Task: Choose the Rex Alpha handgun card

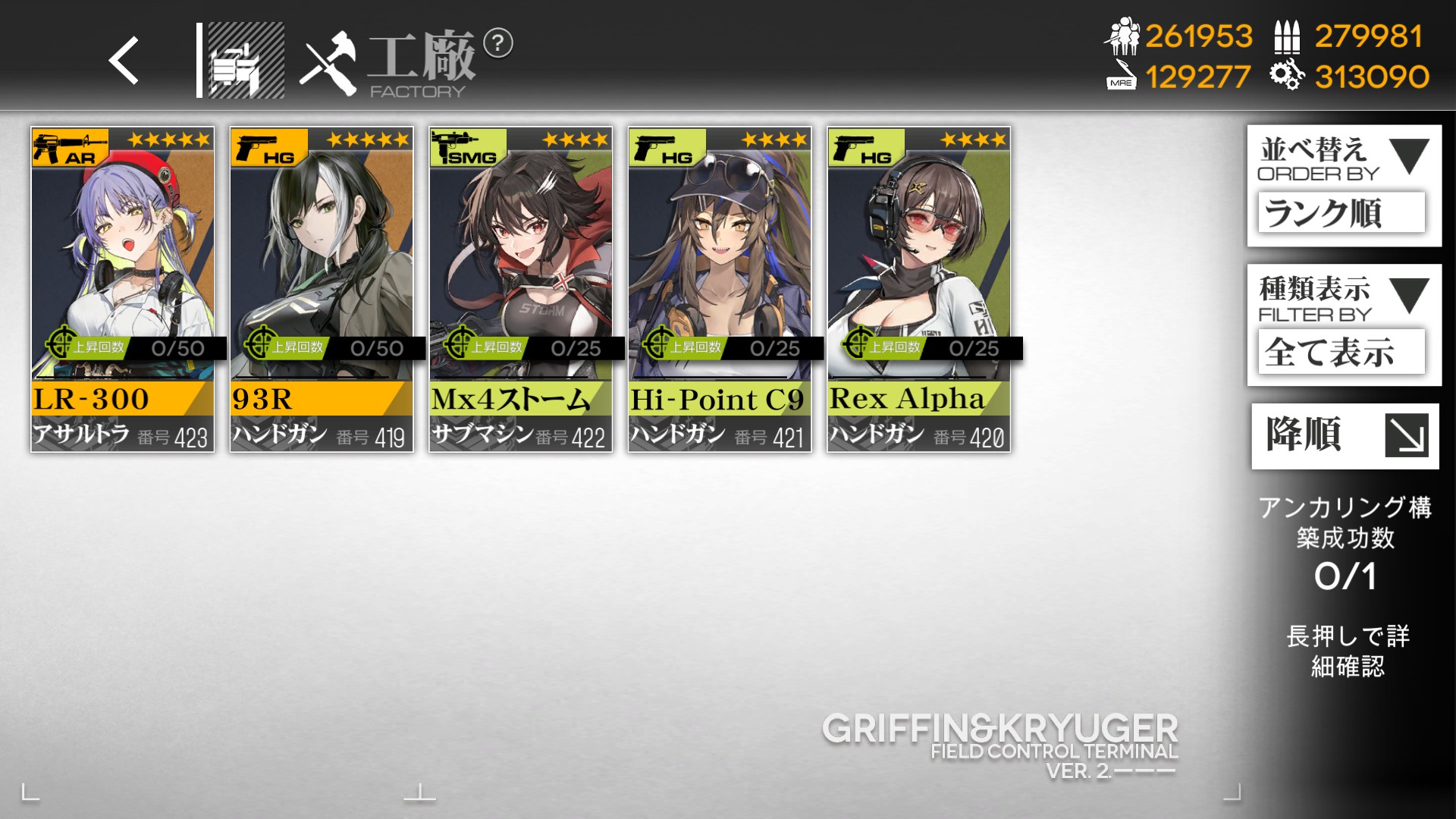Action: (x=918, y=290)
